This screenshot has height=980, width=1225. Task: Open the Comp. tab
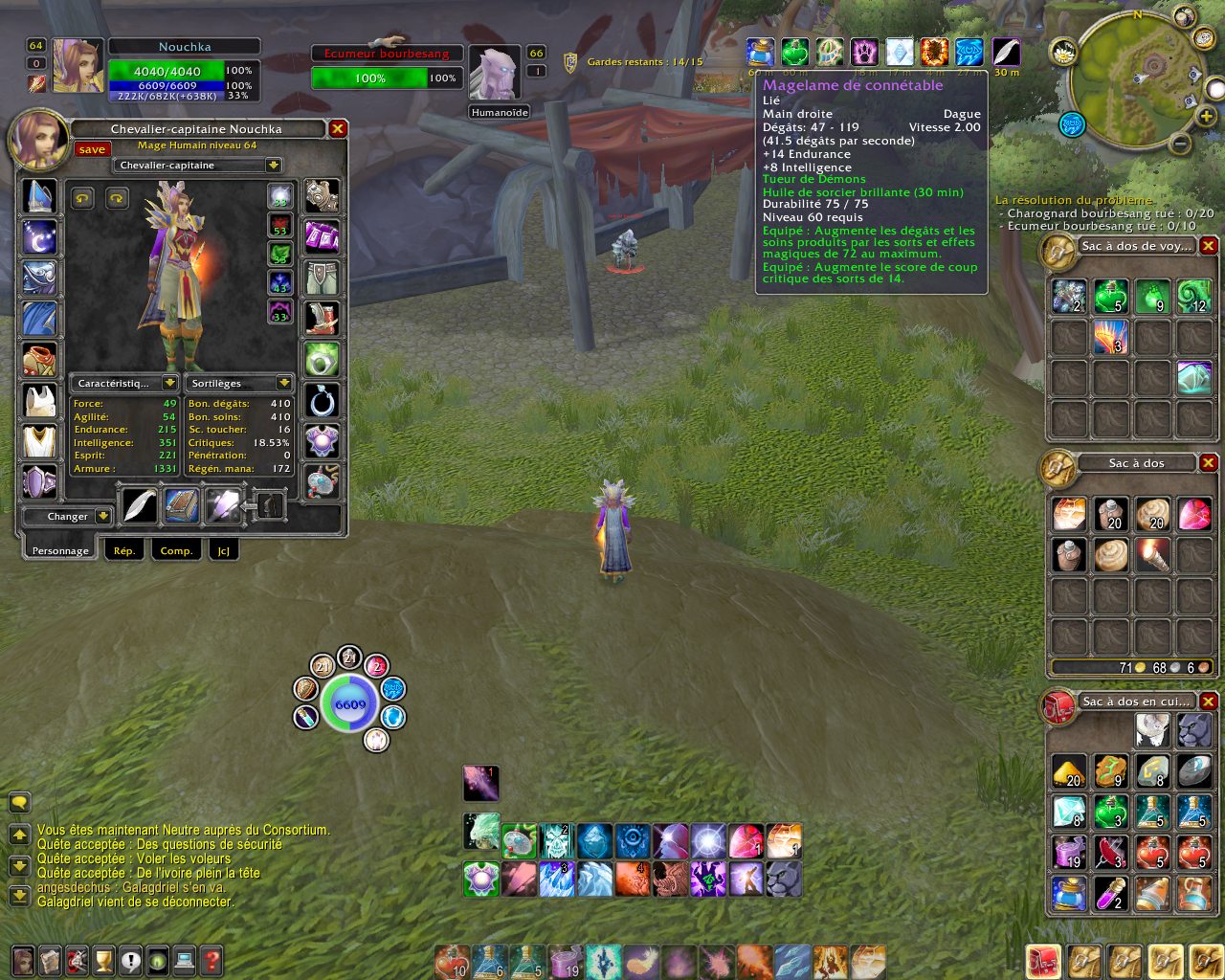tap(176, 550)
